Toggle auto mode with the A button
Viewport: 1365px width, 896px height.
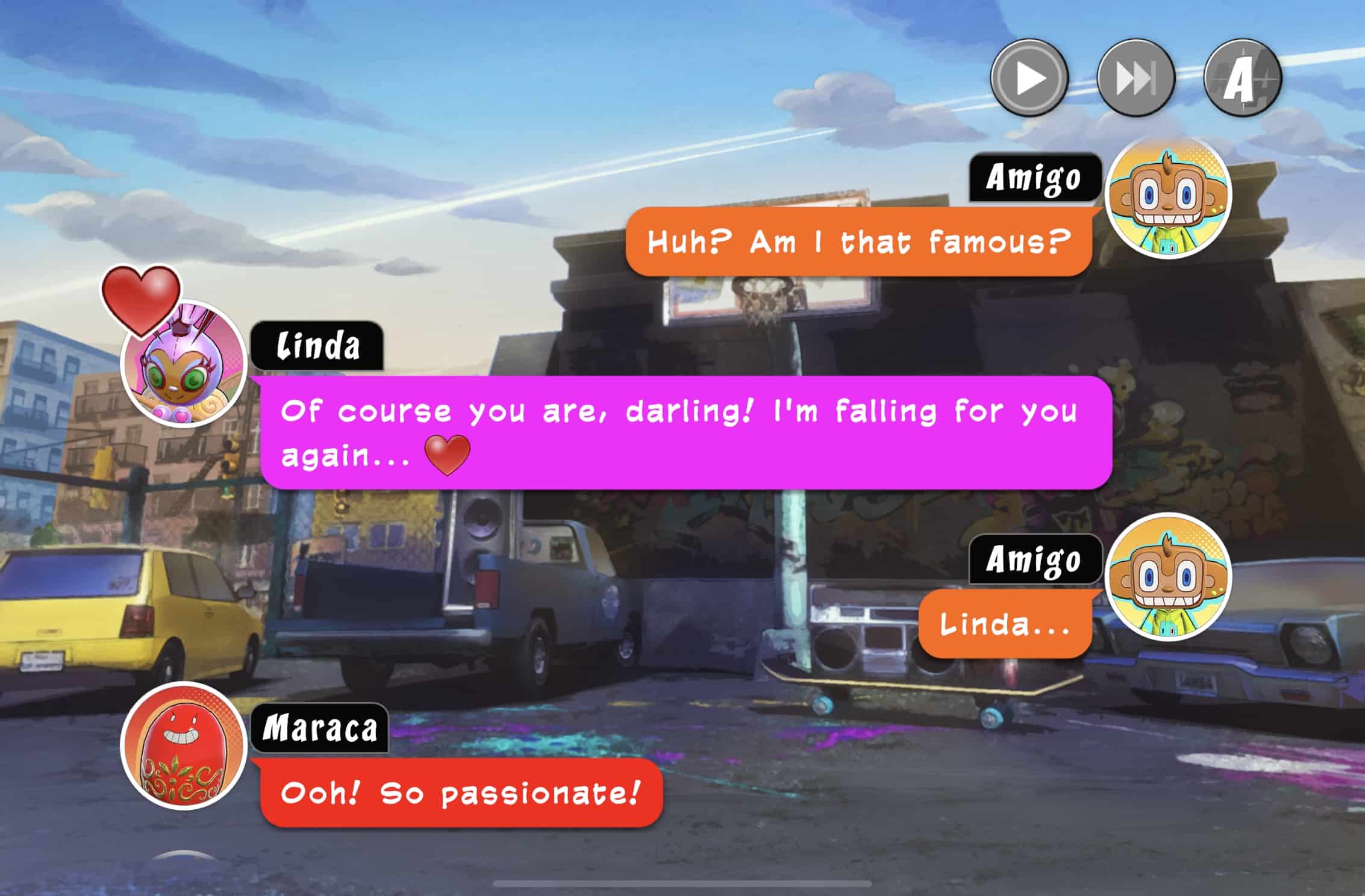click(1242, 78)
